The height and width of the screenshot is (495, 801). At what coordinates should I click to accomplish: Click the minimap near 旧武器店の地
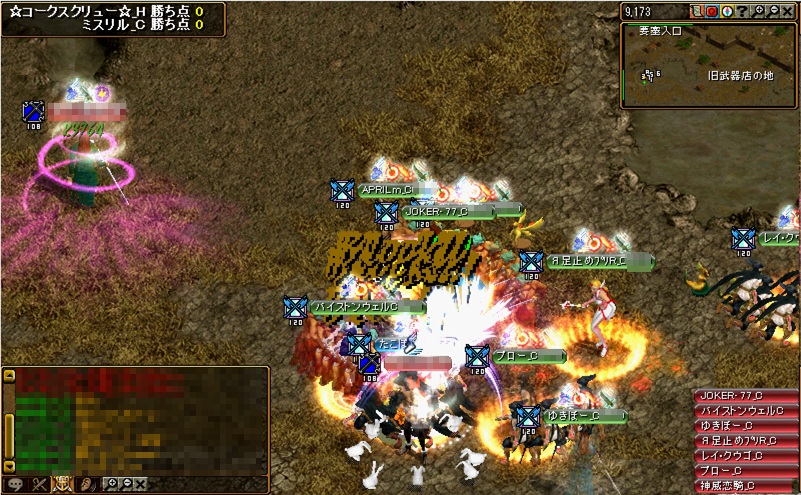(x=740, y=75)
